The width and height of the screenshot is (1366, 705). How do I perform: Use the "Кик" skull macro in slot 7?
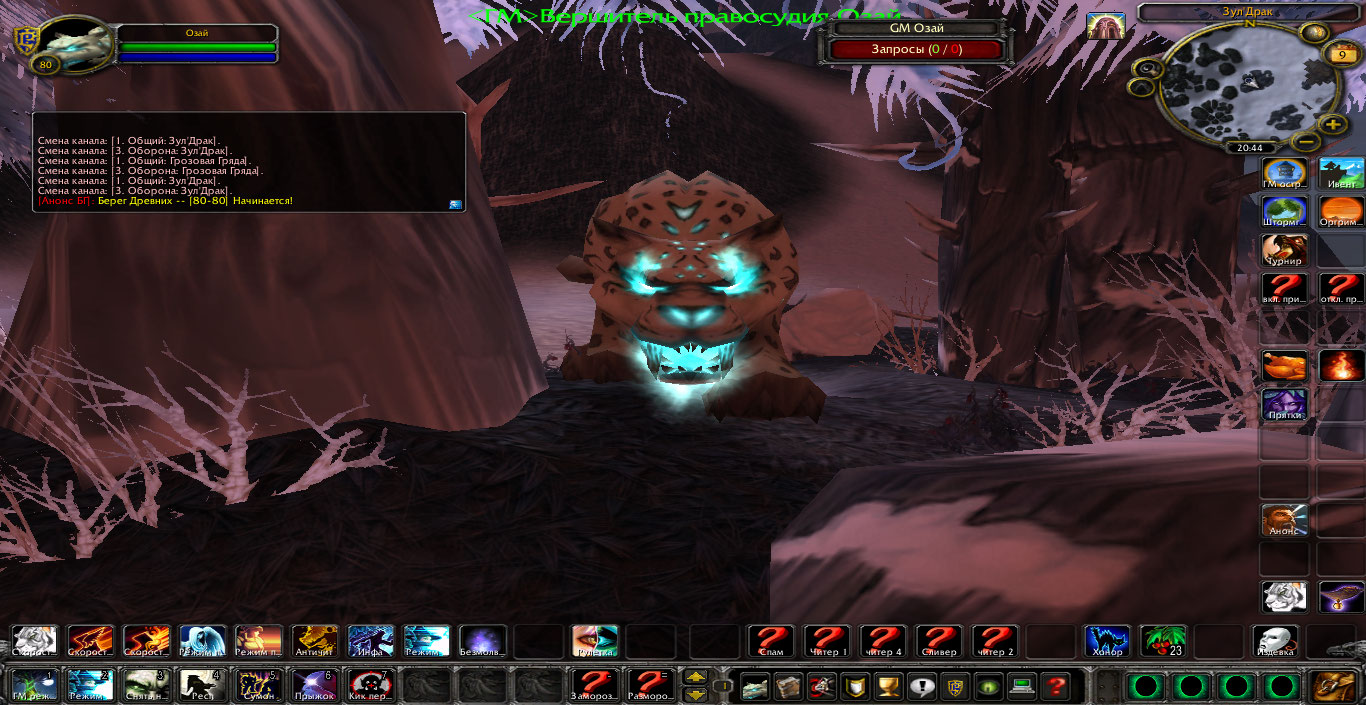370,685
